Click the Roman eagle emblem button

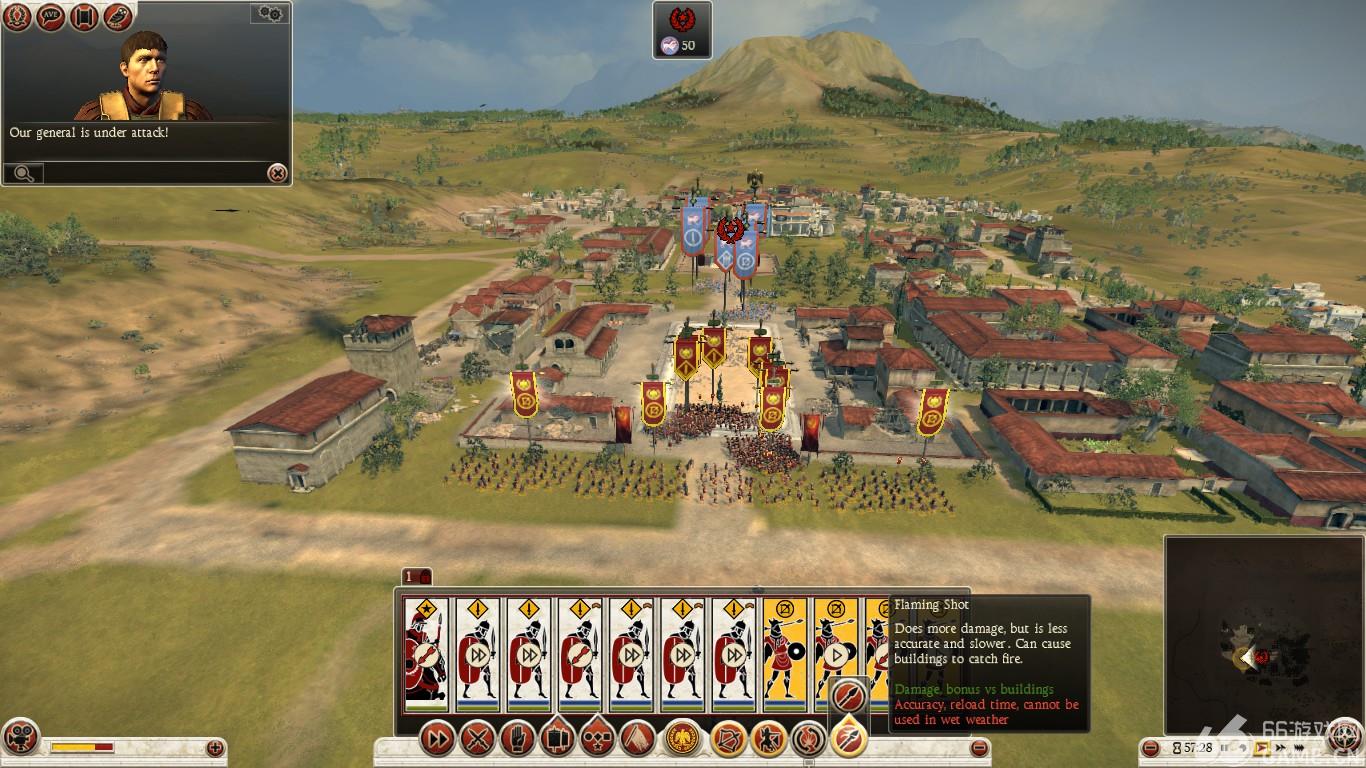pos(682,740)
